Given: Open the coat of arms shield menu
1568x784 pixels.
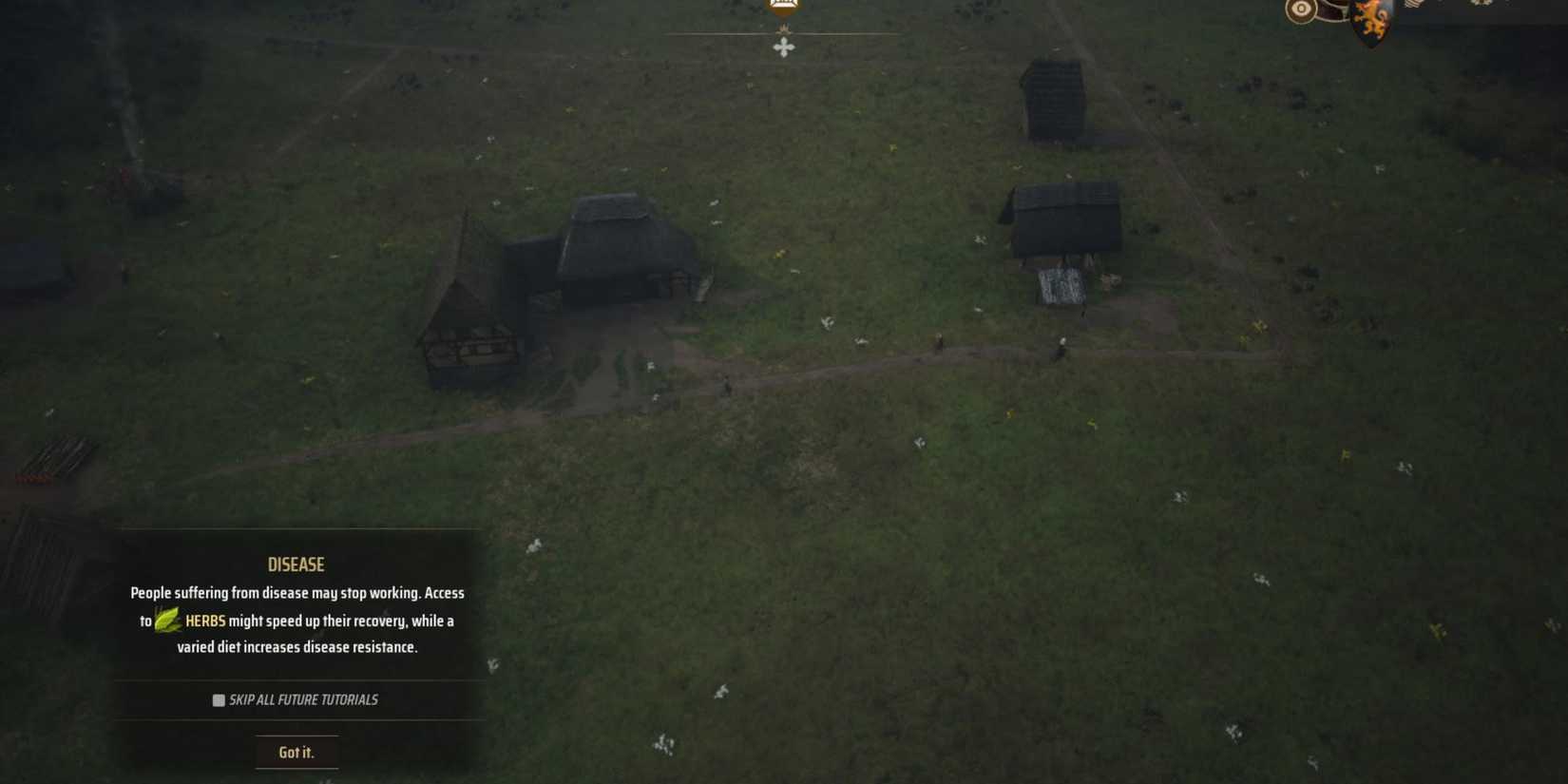Looking at the screenshot, I should [x=1368, y=17].
